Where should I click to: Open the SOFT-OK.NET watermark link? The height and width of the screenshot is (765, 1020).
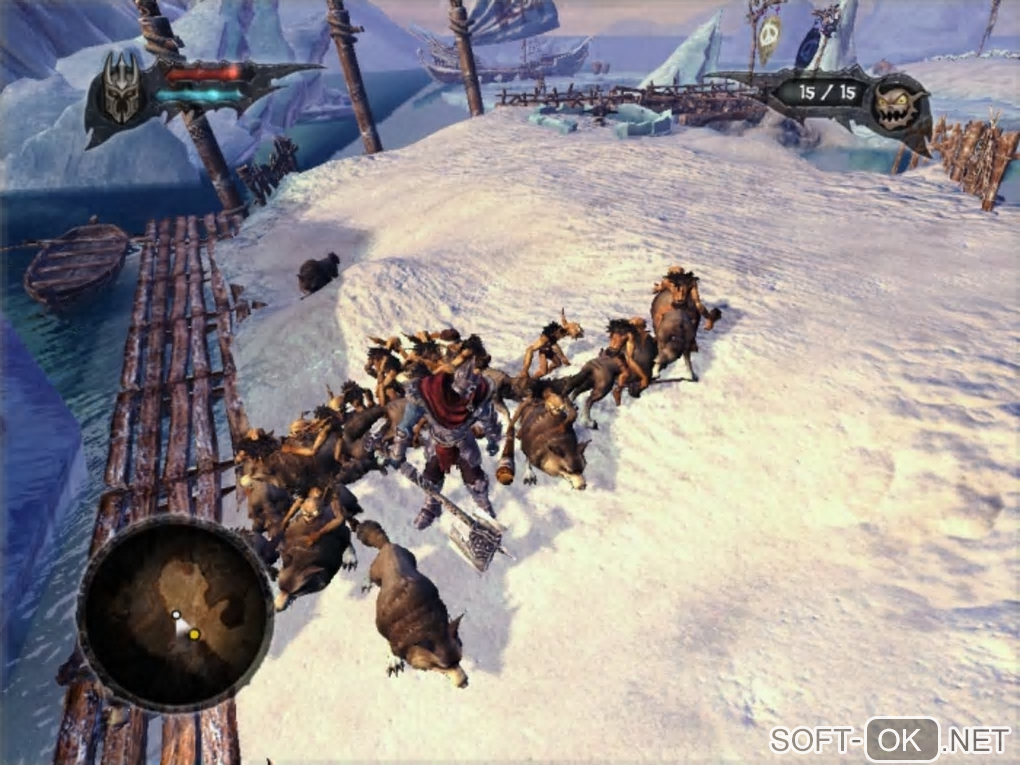(889, 740)
